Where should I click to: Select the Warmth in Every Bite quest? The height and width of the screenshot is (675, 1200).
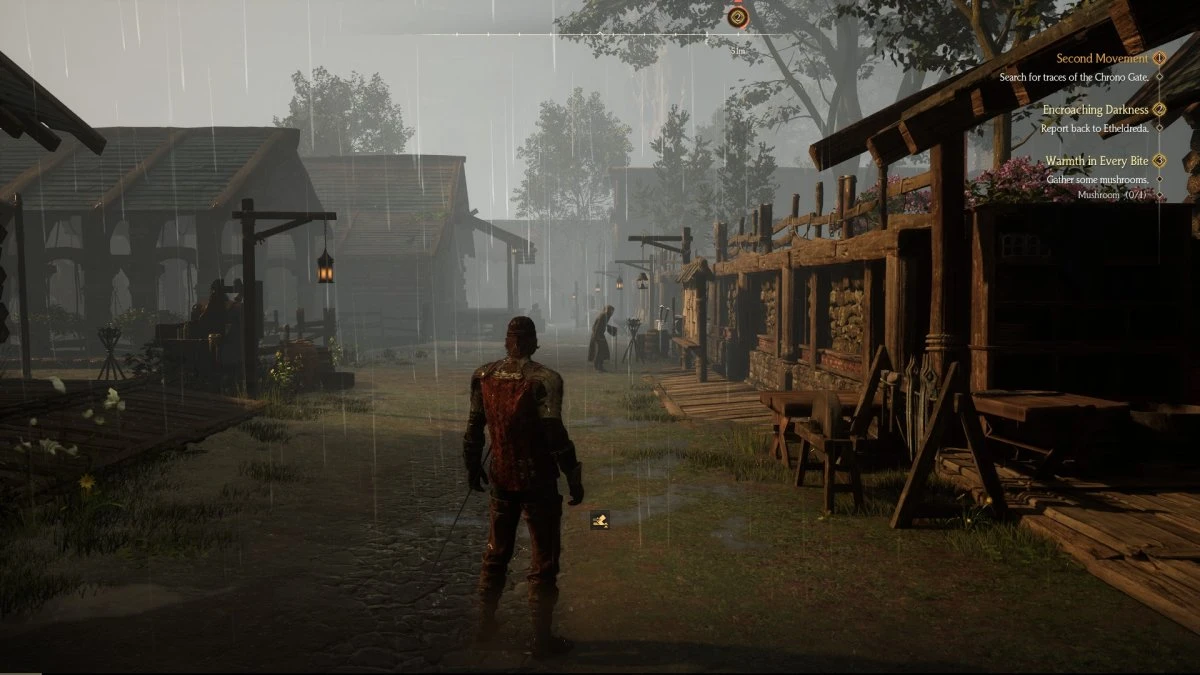1097,161
